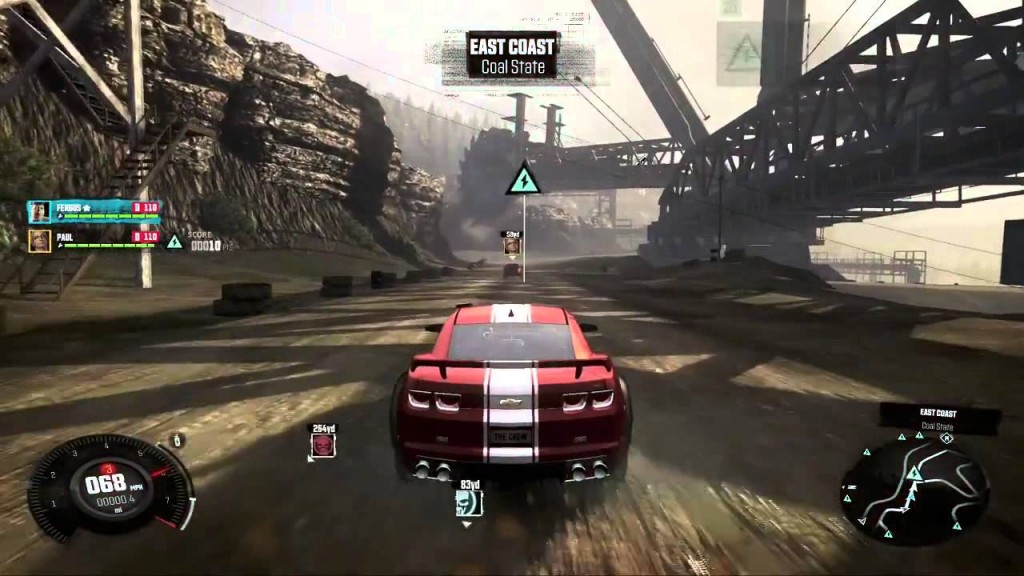Click the red skull marker at 264yd
This screenshot has width=1024, height=576.
(x=323, y=444)
